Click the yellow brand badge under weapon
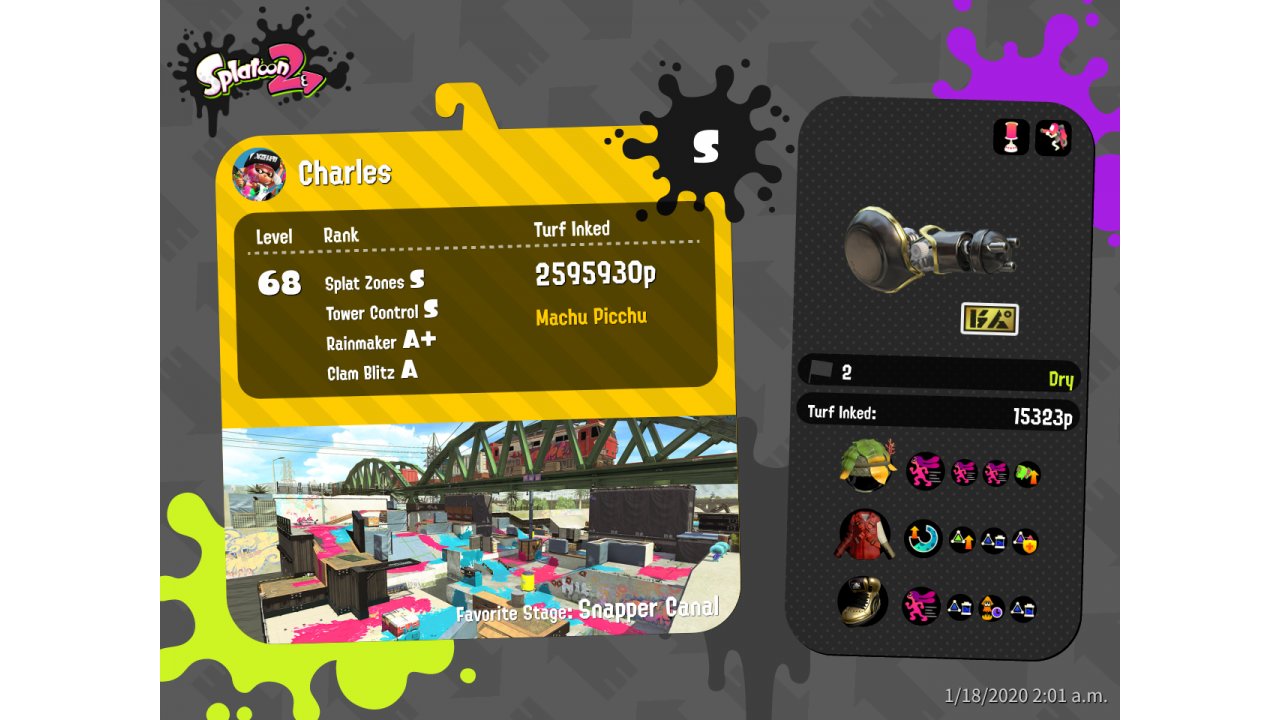Screen dimensions: 1280x720 coord(989,319)
